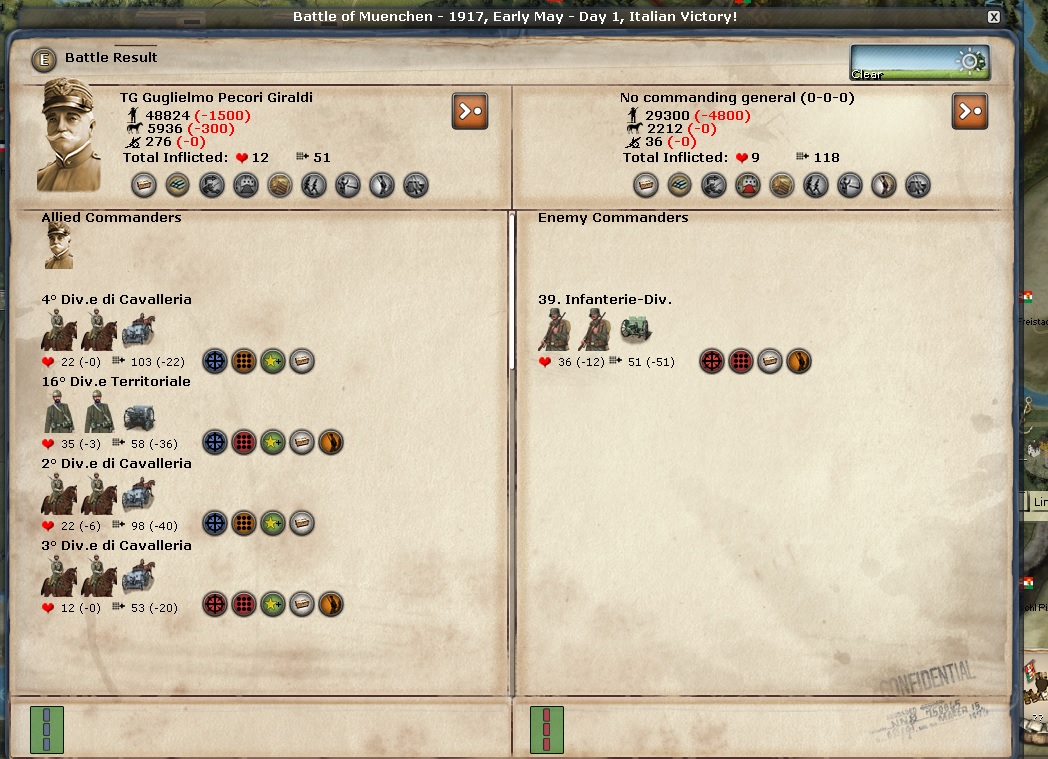Click orange button beside No commanding general
This screenshot has height=759, width=1048.
pyautogui.click(x=969, y=111)
